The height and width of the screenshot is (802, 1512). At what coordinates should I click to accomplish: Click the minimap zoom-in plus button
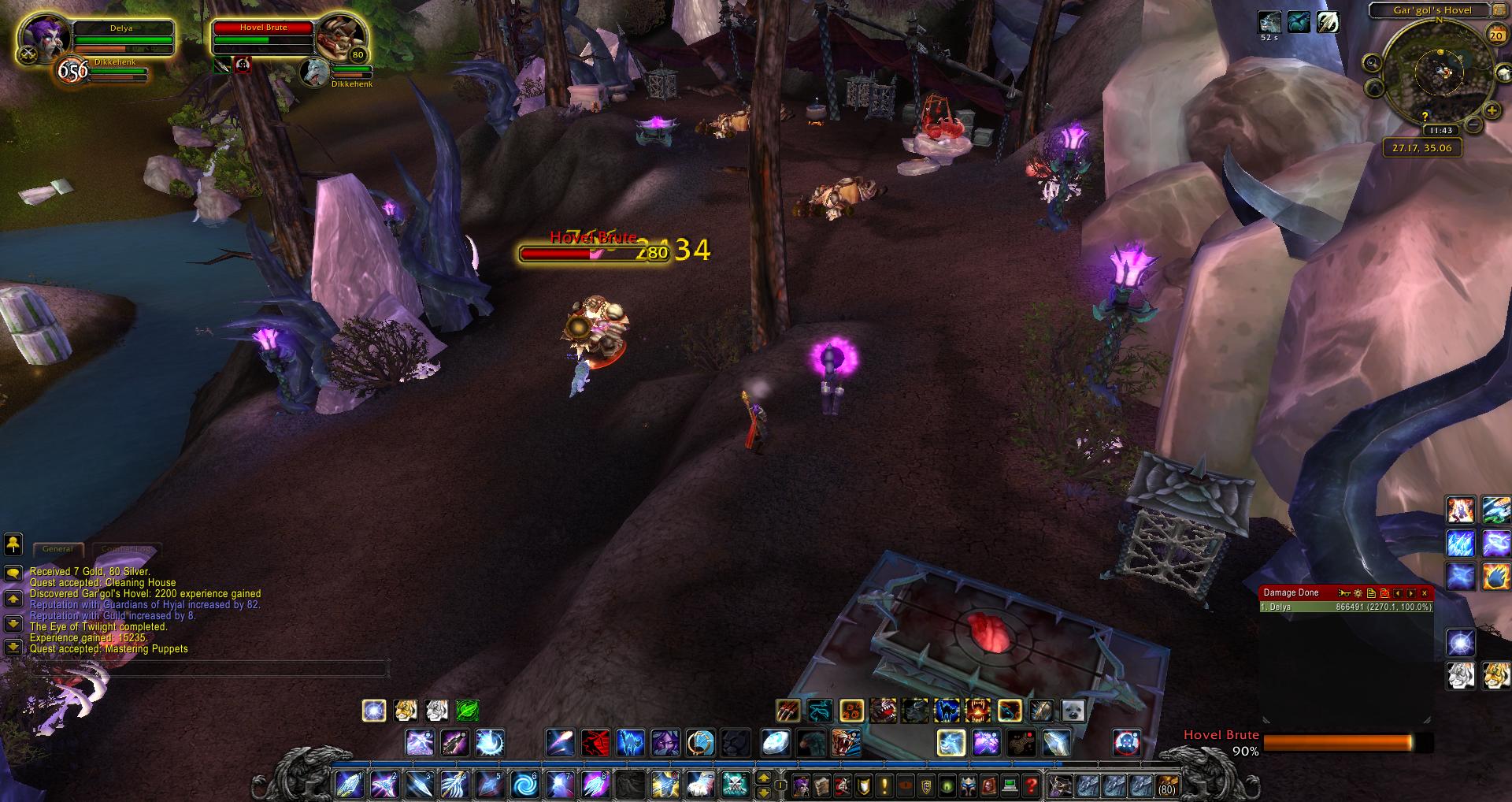point(1491,110)
